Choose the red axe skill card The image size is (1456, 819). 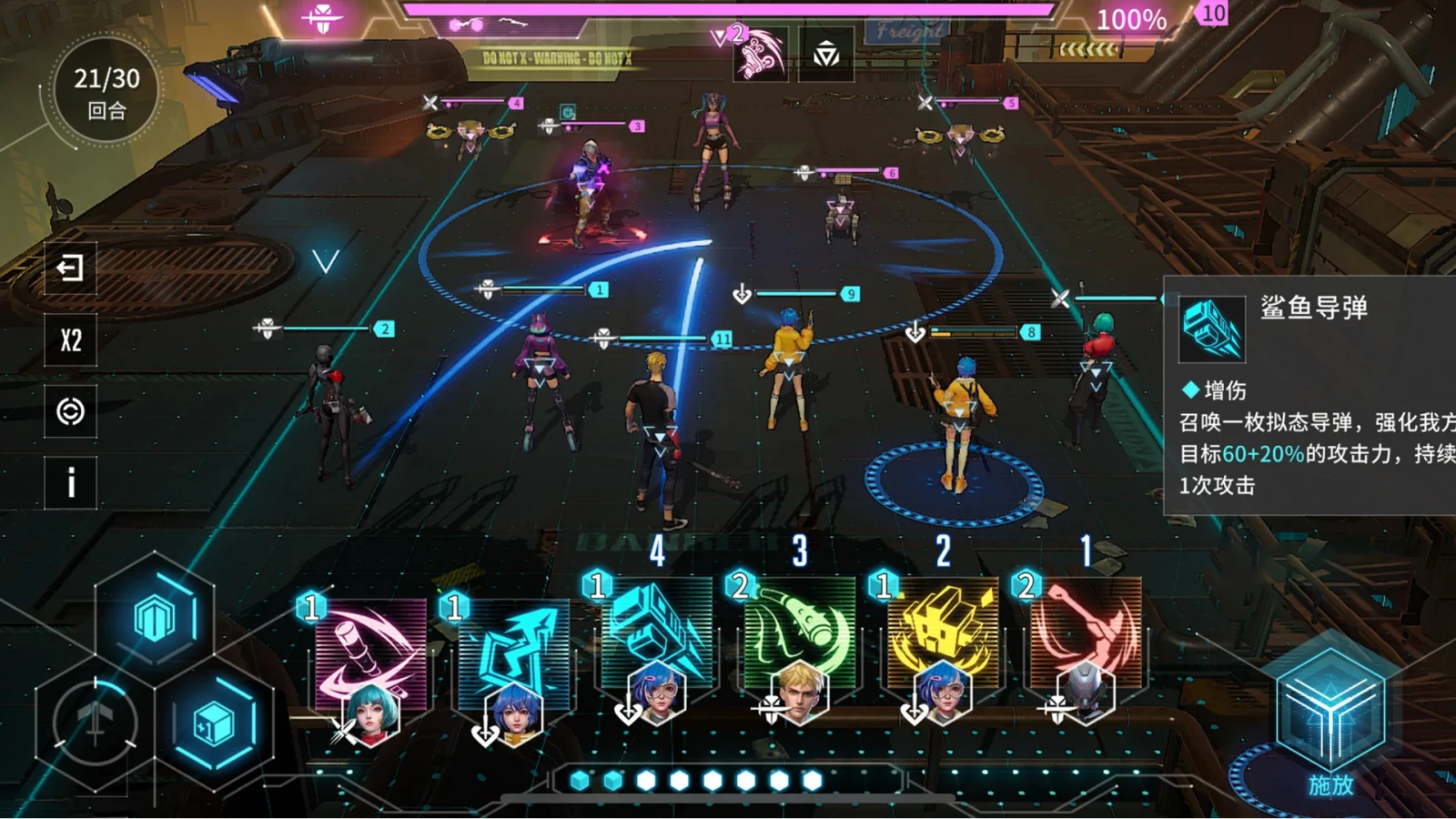point(1086,637)
